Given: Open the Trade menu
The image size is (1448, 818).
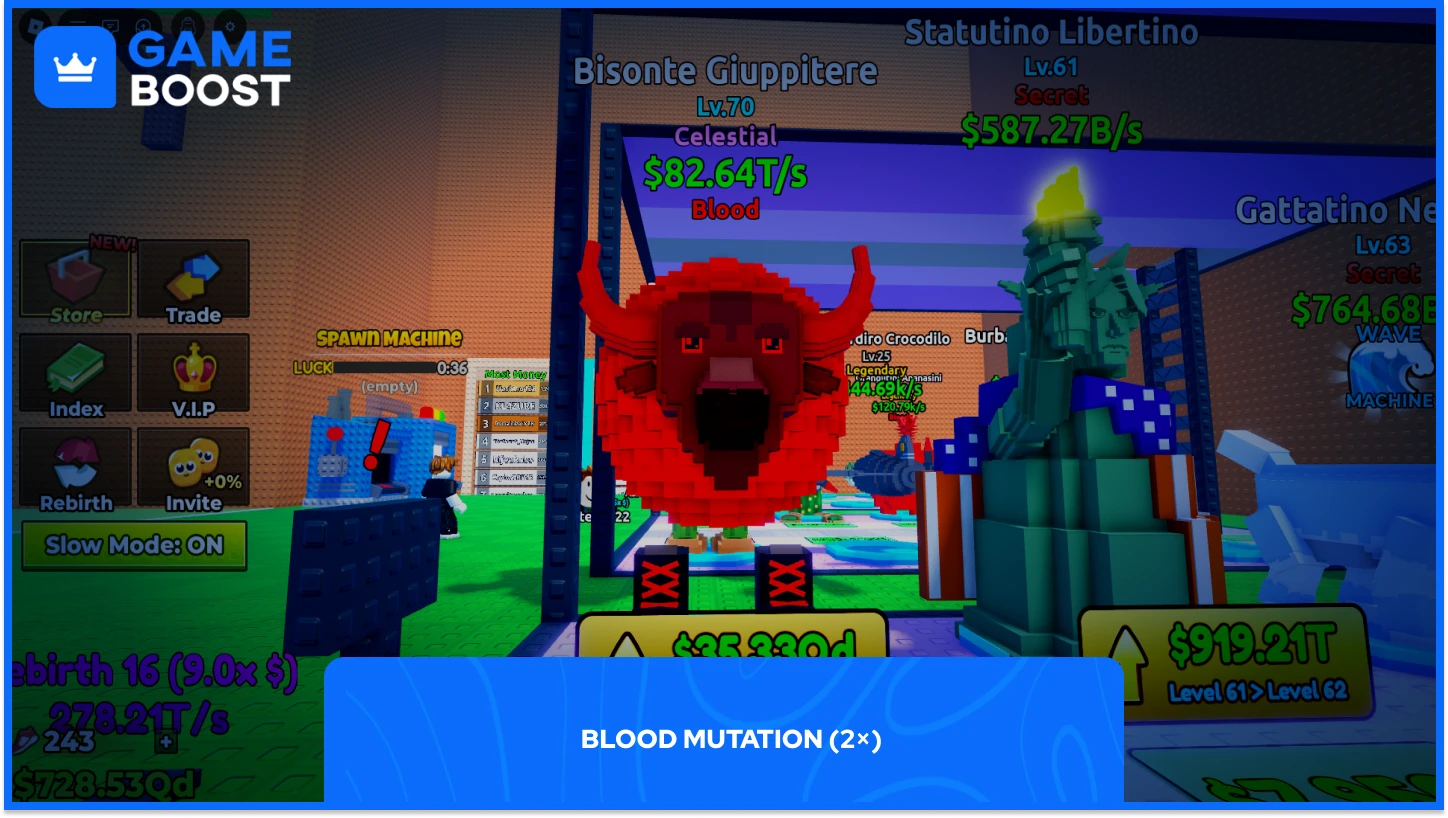Looking at the screenshot, I should coord(193,277).
